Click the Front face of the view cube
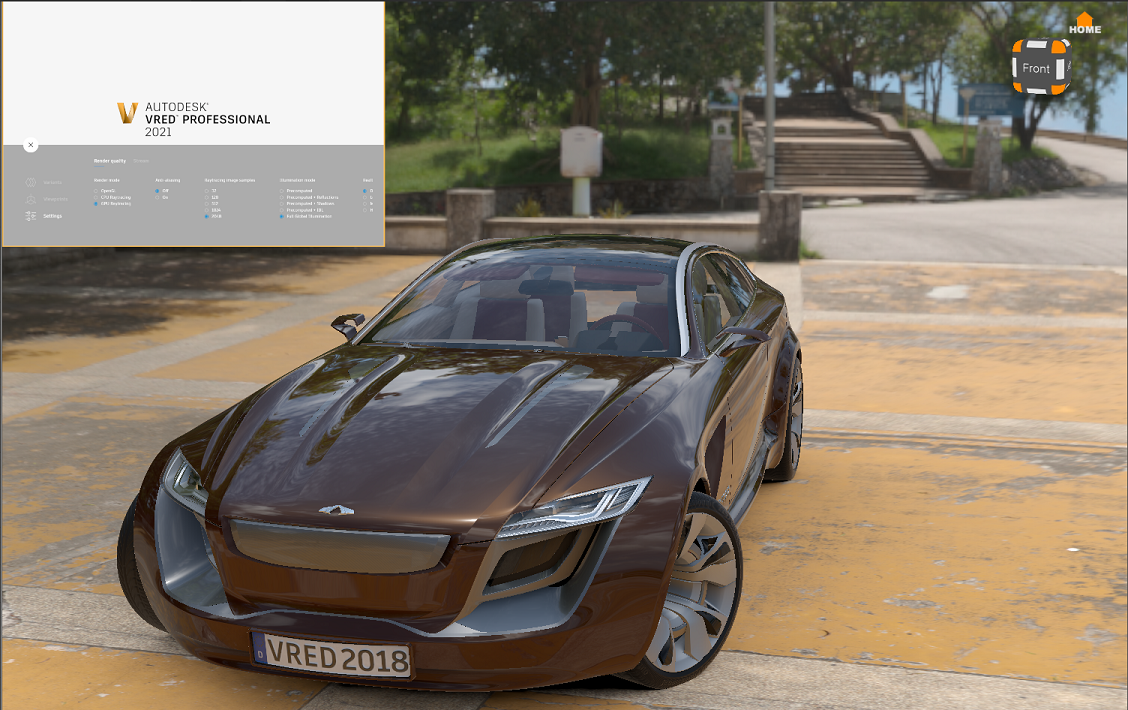 point(1036,68)
